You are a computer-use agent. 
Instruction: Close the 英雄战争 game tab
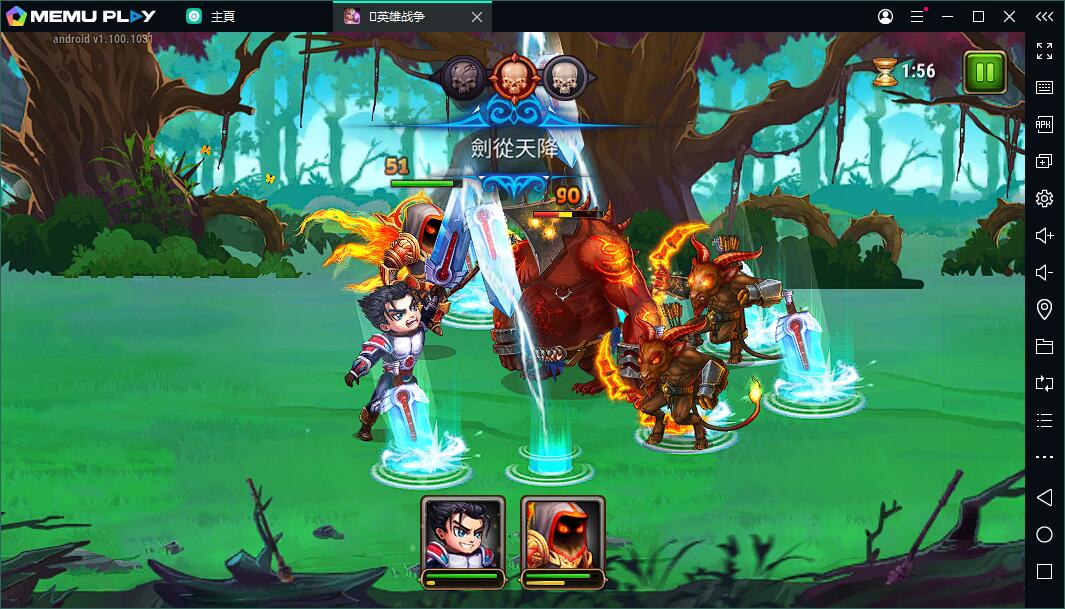pos(477,16)
